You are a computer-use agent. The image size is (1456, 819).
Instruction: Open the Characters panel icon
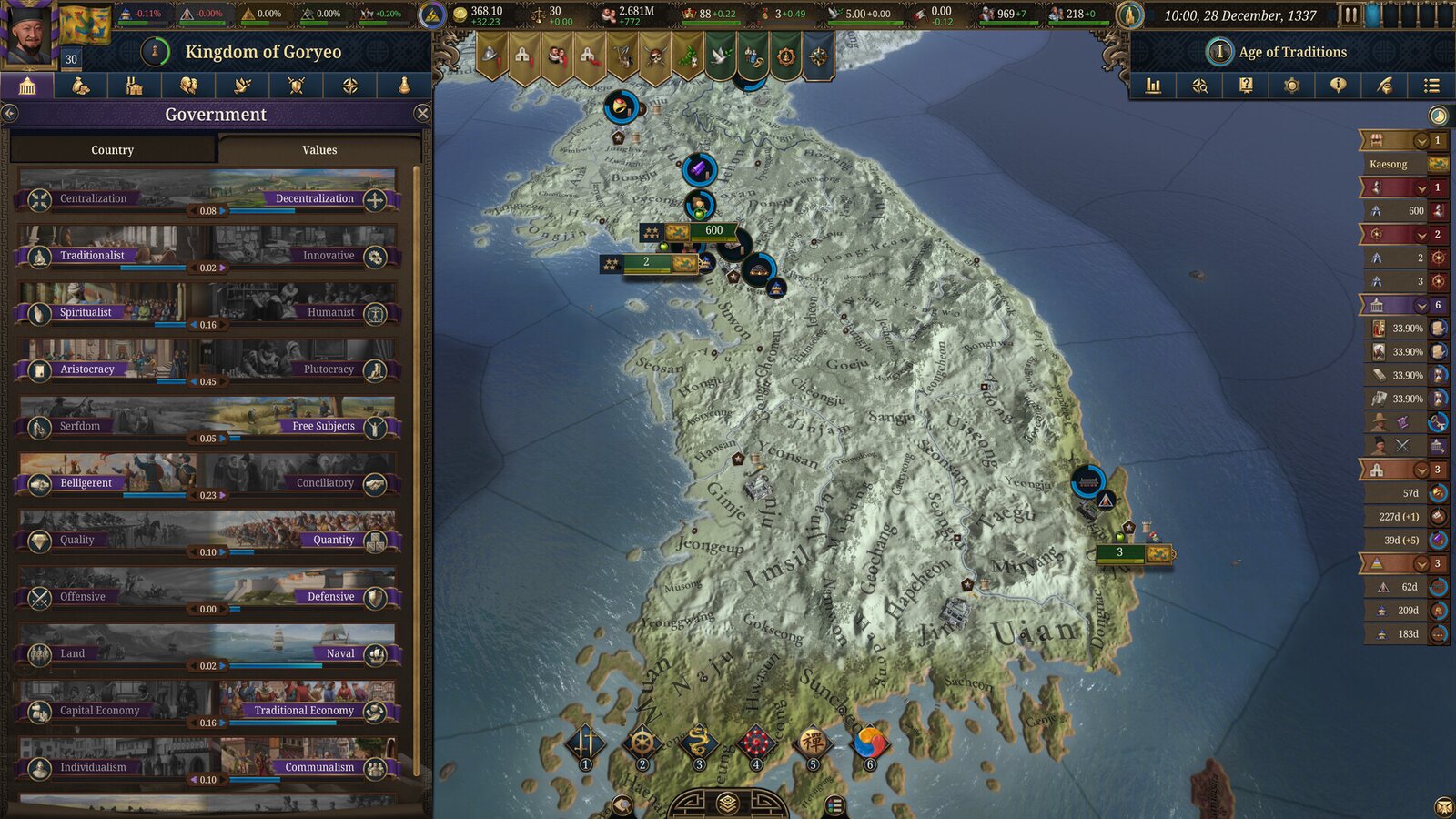(188, 86)
